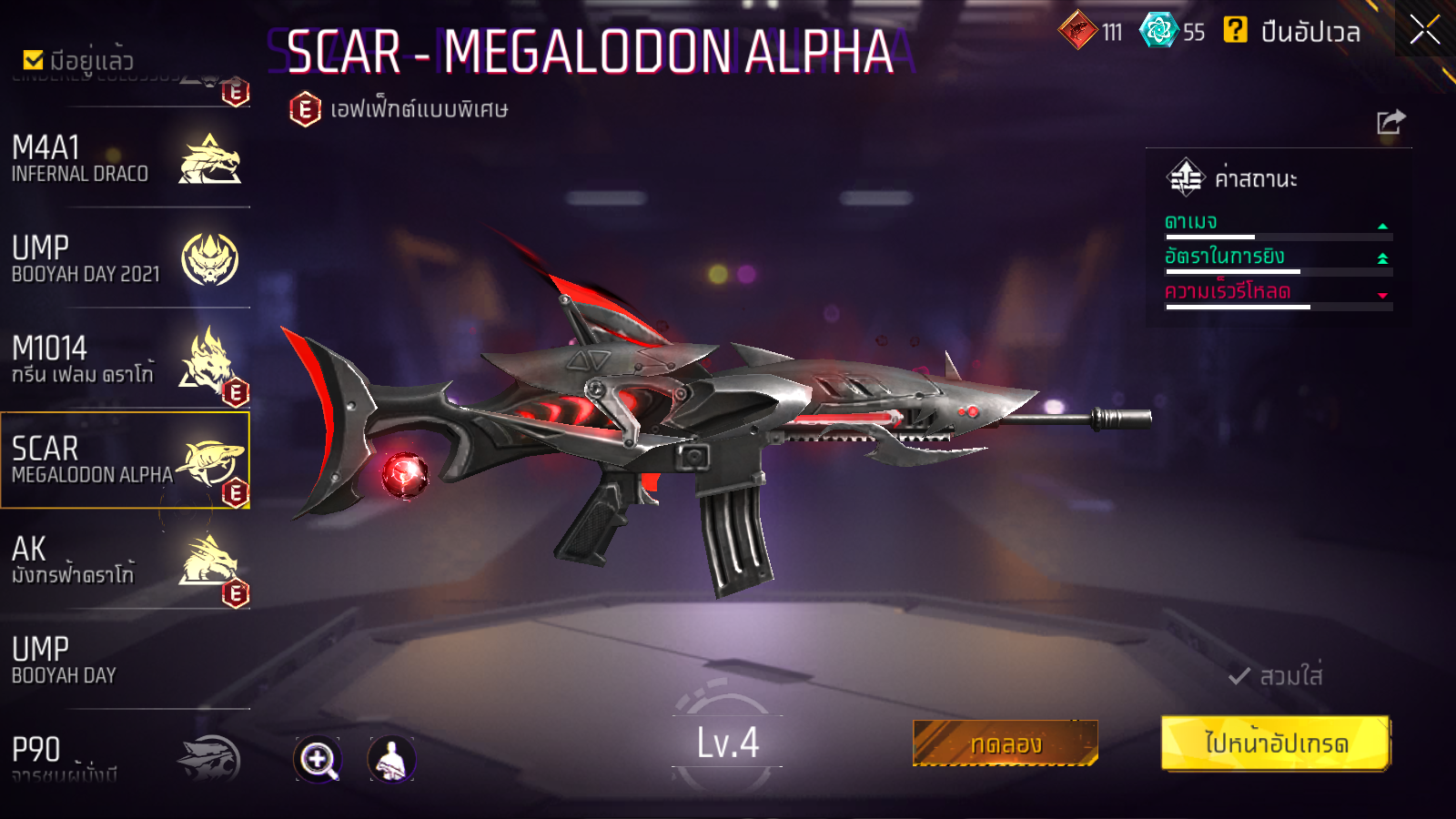Select the P90 skin in the list
The height and width of the screenshot is (819, 1456).
point(126,757)
